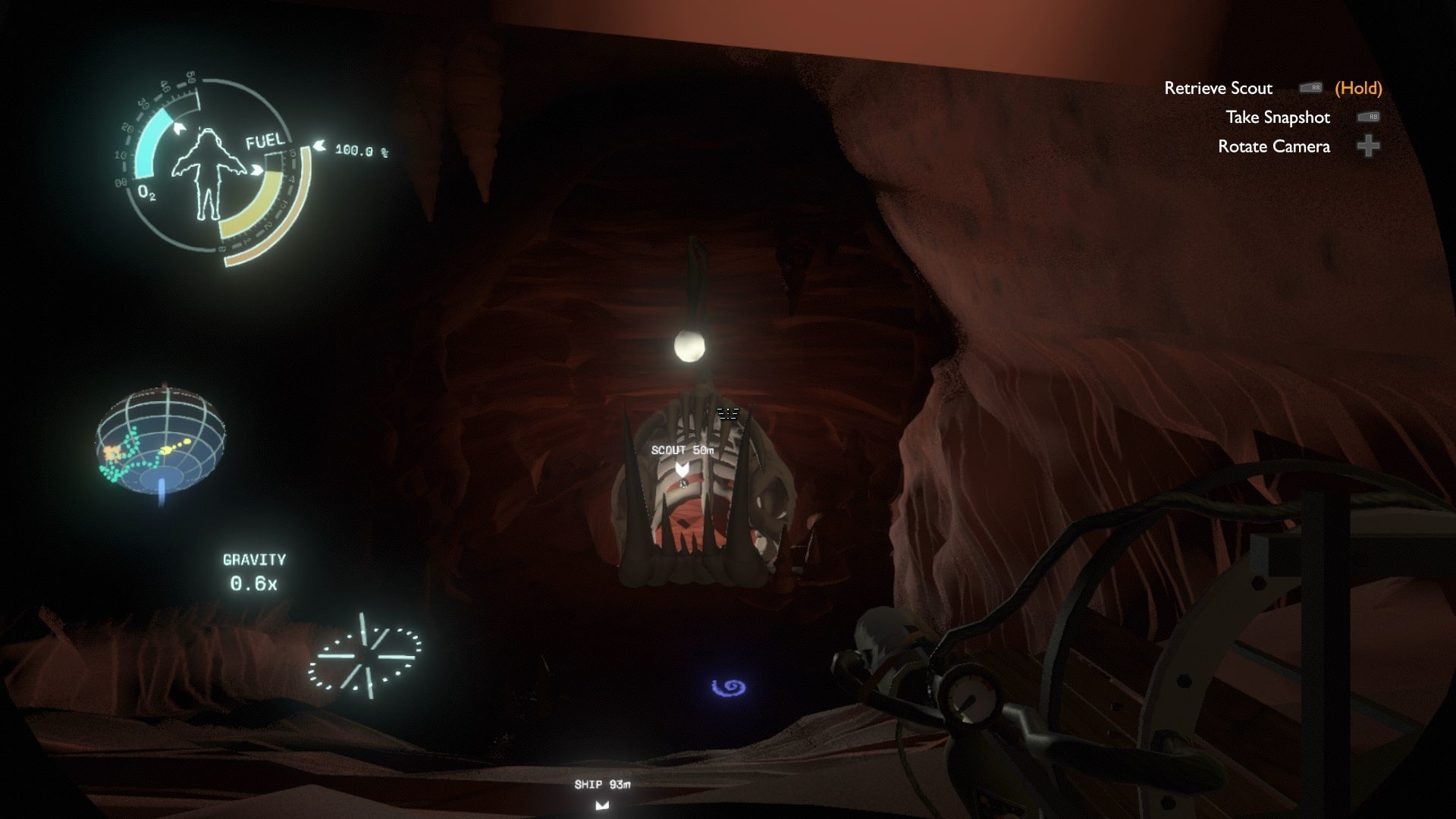Select the O2 oxygen gauge icon
Image resolution: width=1456 pixels, height=819 pixels.
[x=149, y=193]
